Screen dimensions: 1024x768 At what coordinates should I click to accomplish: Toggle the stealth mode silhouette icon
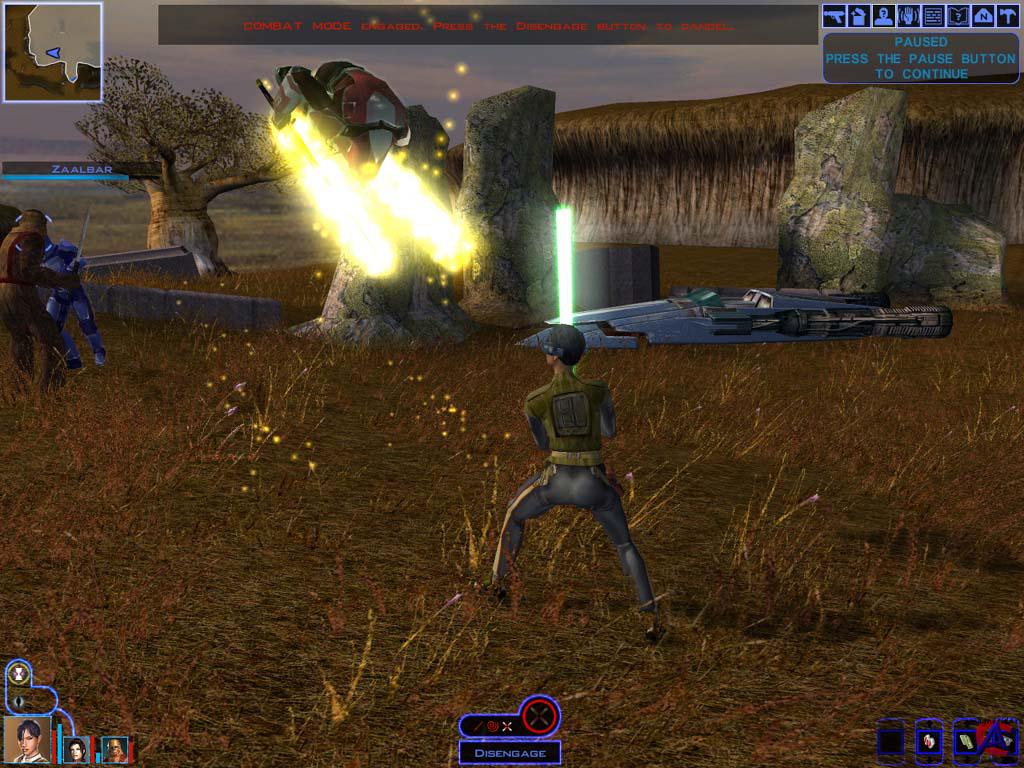pos(17,700)
